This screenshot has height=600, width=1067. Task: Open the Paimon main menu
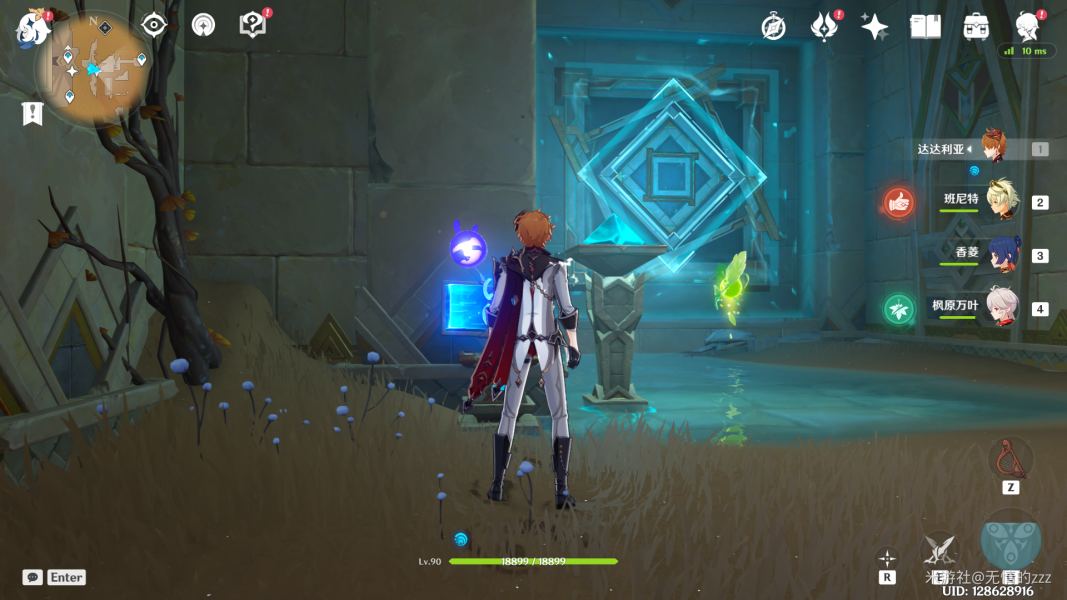coord(32,27)
